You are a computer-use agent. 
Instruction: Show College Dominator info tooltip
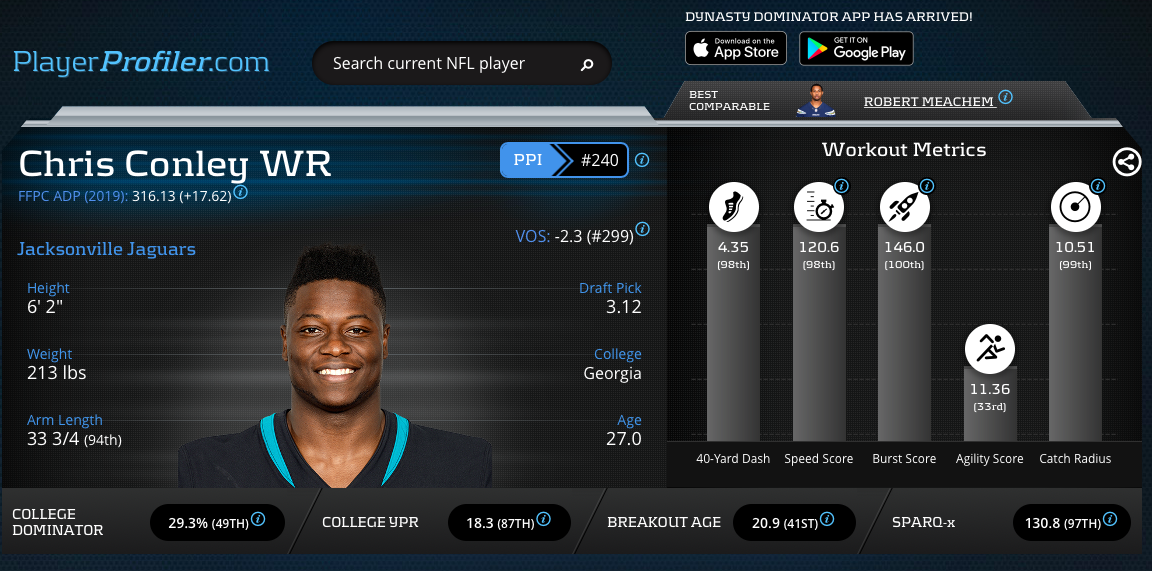258,519
